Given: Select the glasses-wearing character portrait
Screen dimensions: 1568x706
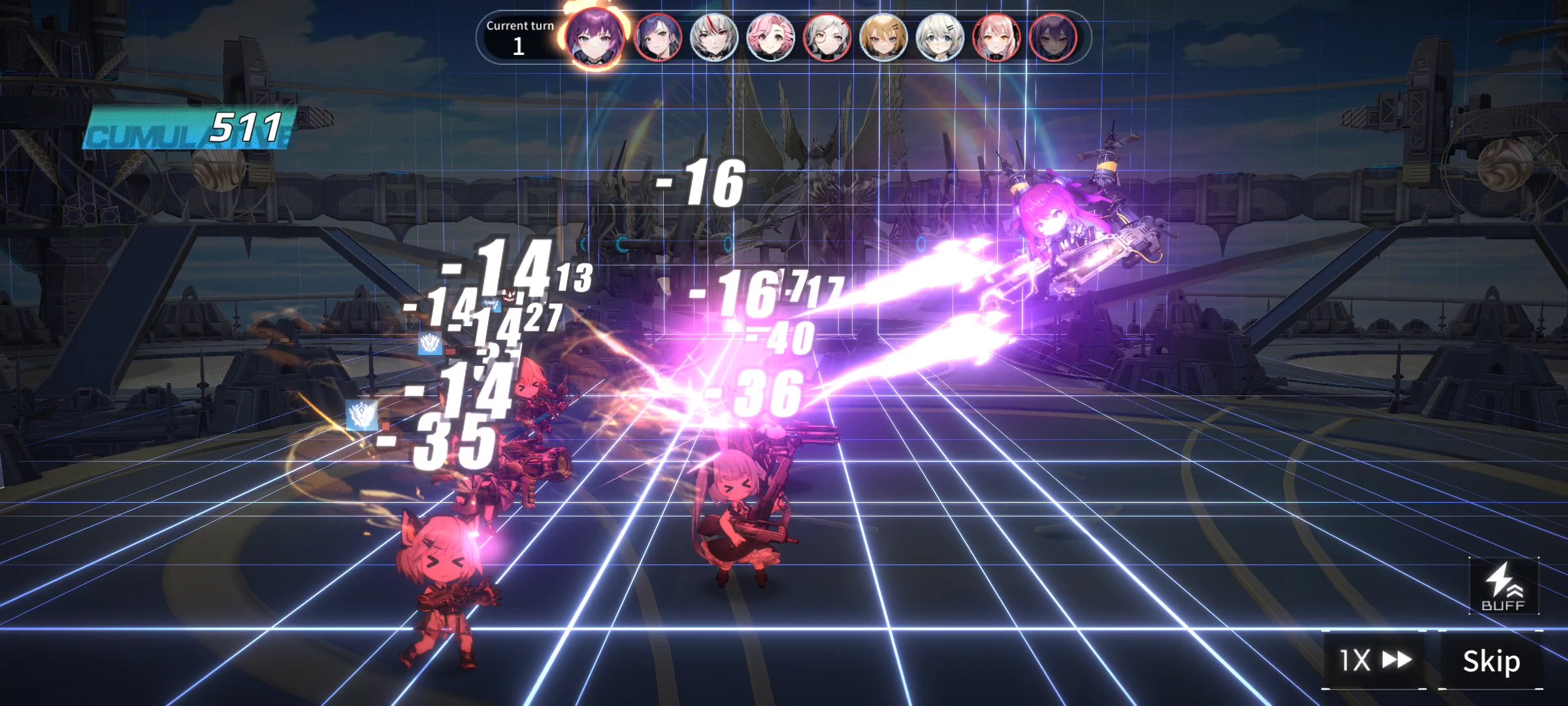Looking at the screenshot, I should [826, 37].
